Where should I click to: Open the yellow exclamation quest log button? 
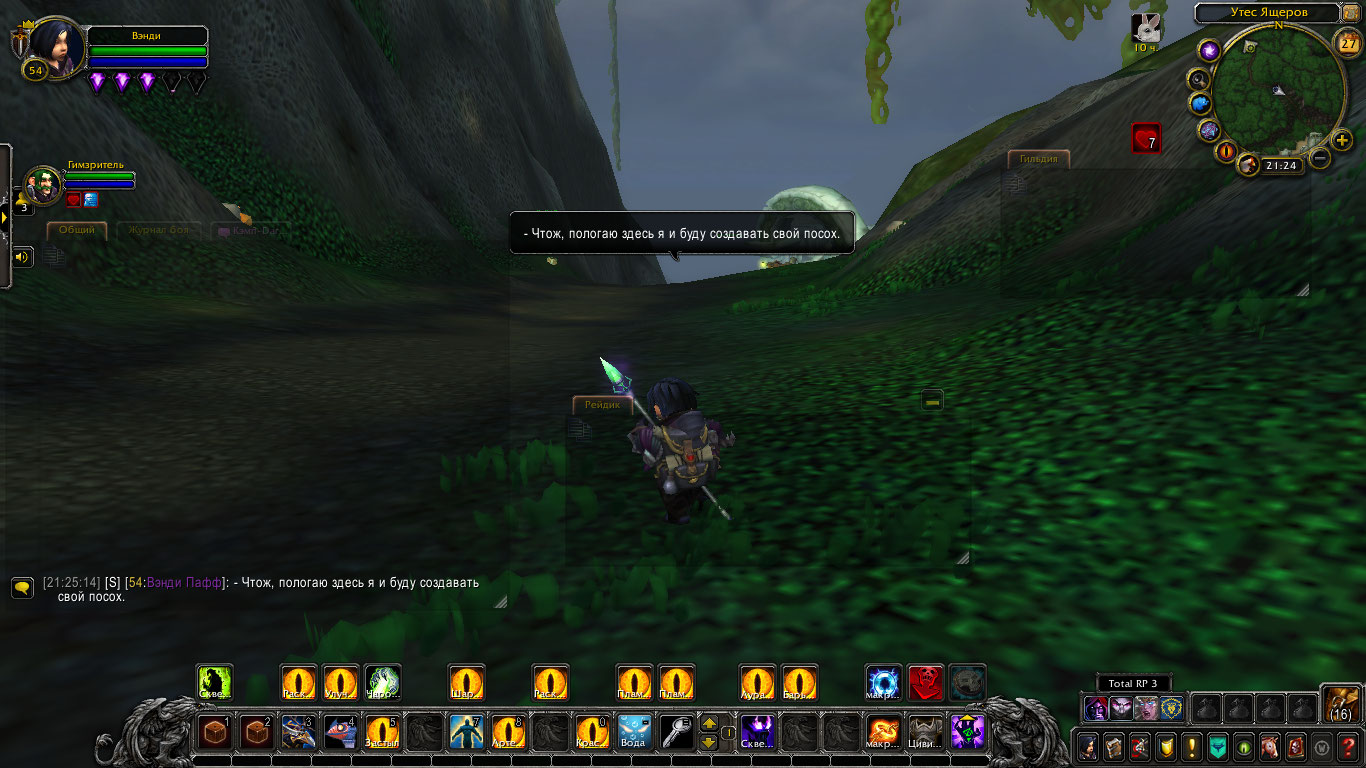click(x=1191, y=746)
